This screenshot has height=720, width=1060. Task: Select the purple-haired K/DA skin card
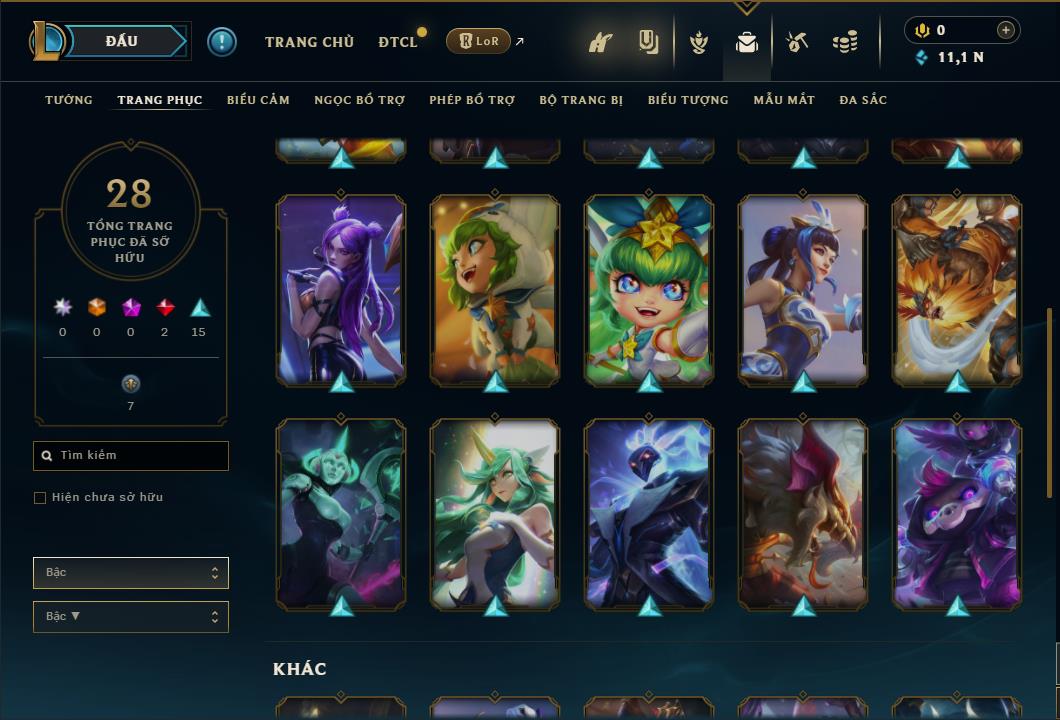tap(341, 290)
